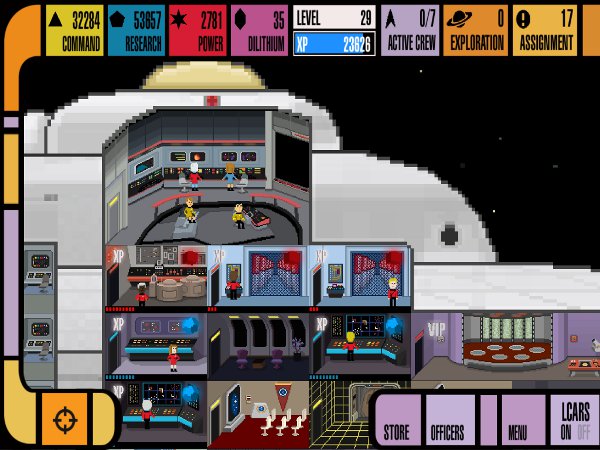Open the game Menu

[x=518, y=420]
